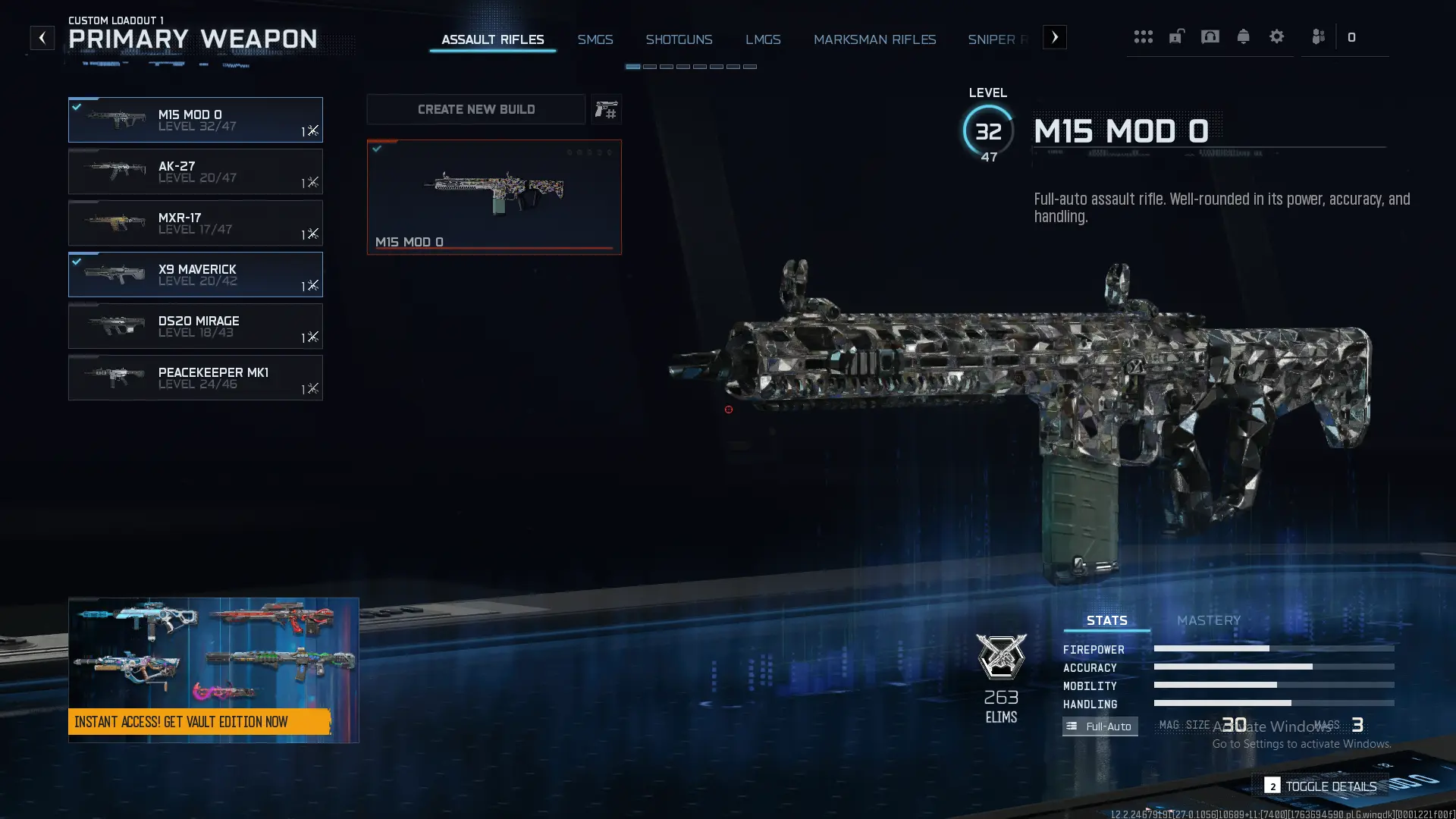Click the firing range pistol icon
The height and width of the screenshot is (819, 1456).
(607, 109)
